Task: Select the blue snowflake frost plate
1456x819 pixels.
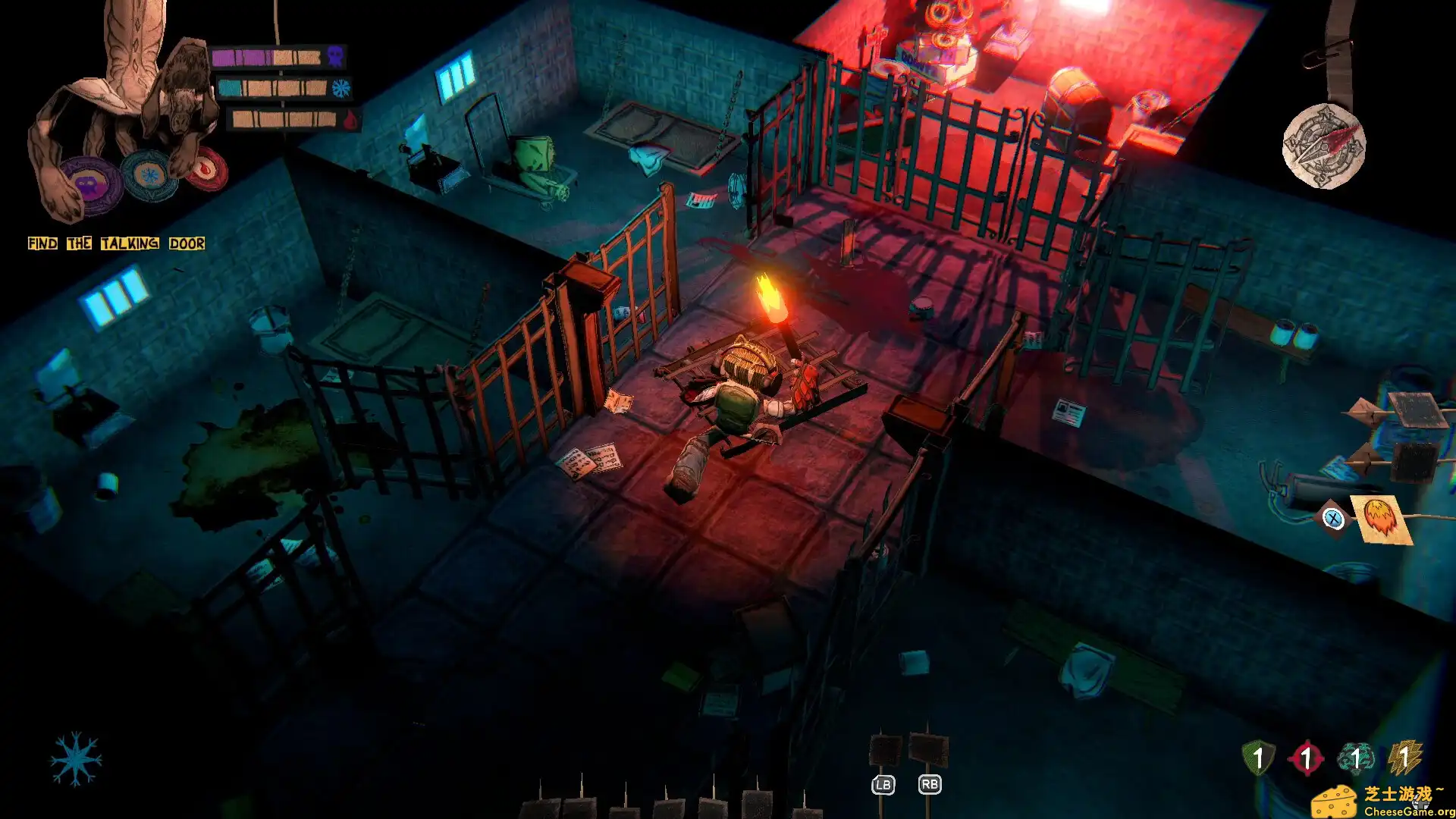Action: click(x=150, y=174)
